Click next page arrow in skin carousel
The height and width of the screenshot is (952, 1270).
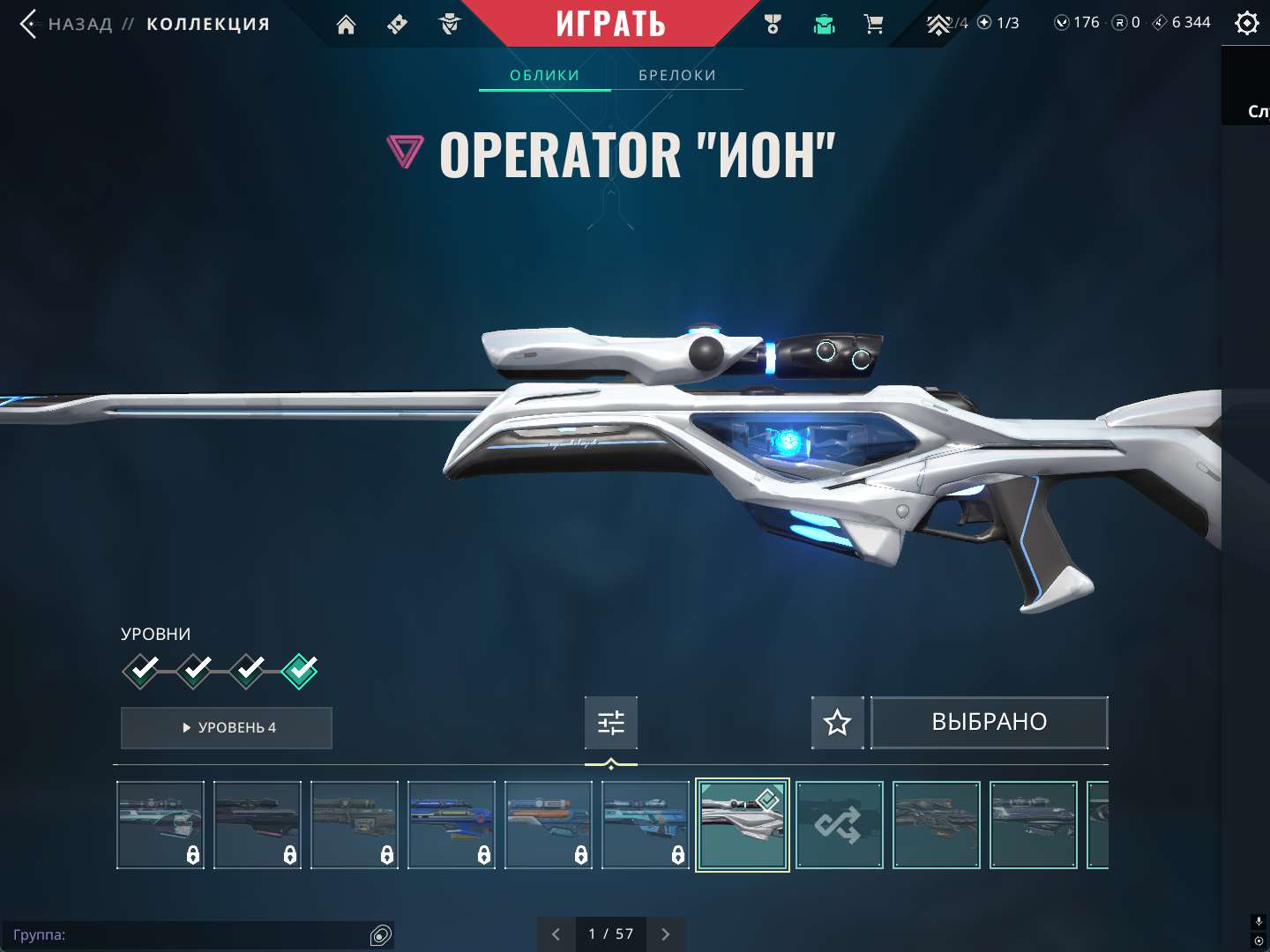click(x=665, y=933)
